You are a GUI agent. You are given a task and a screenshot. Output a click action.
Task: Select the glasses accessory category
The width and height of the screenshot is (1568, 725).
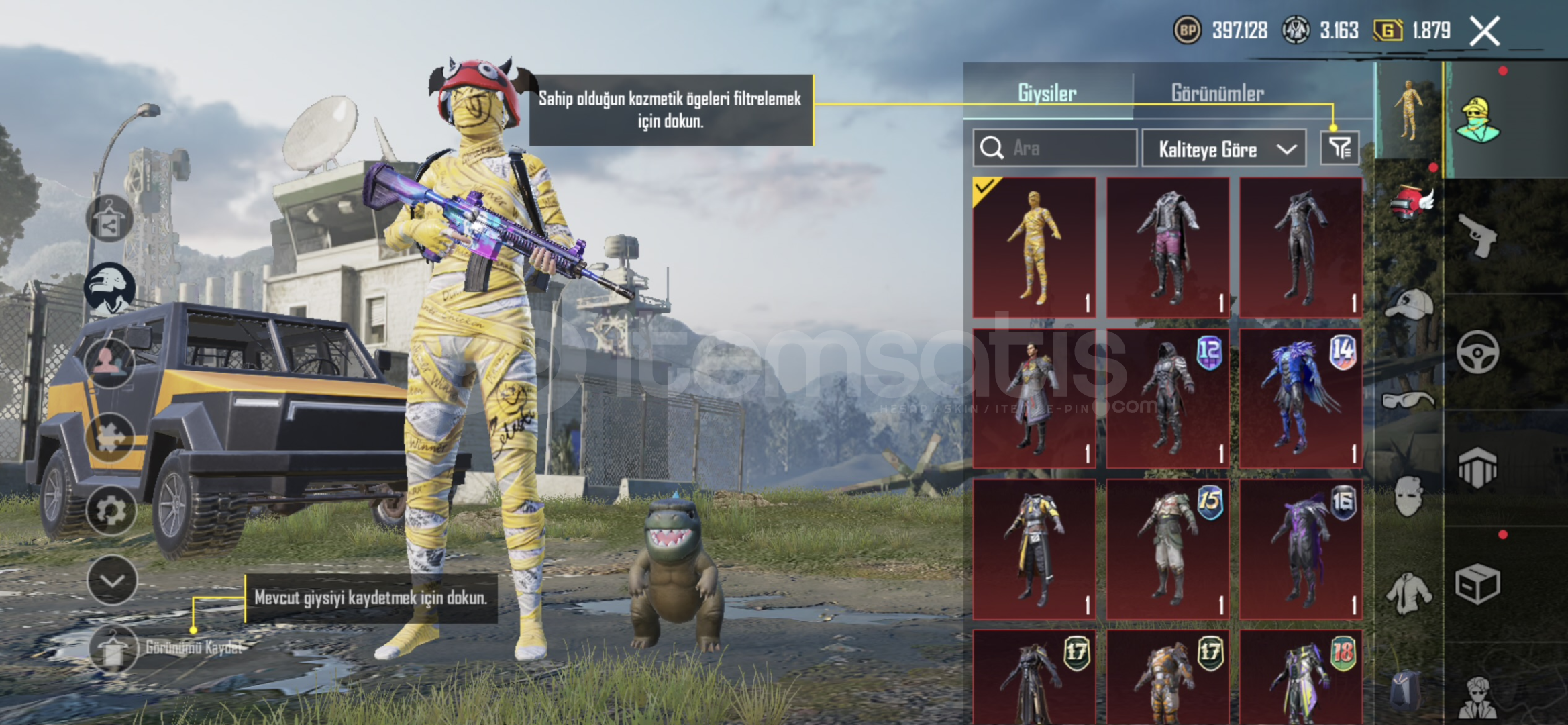tap(1409, 401)
